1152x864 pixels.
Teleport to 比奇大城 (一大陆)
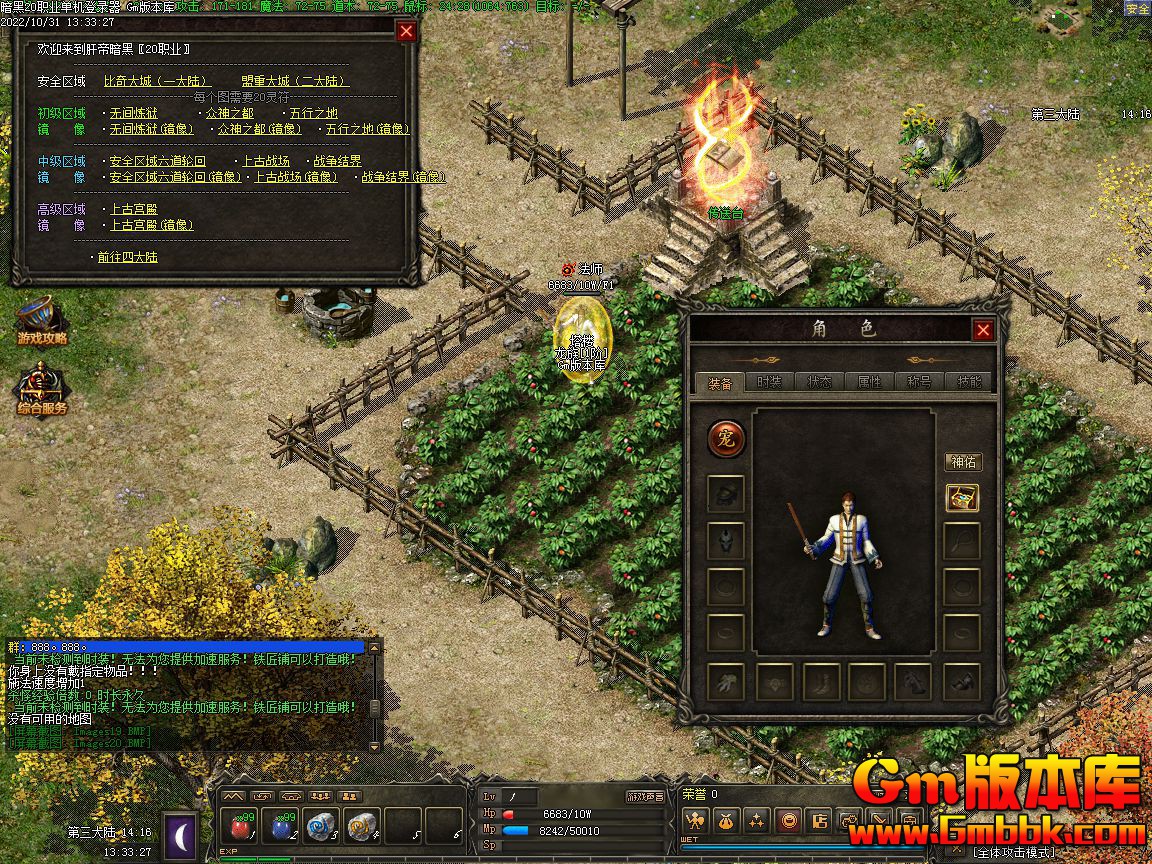pos(155,81)
